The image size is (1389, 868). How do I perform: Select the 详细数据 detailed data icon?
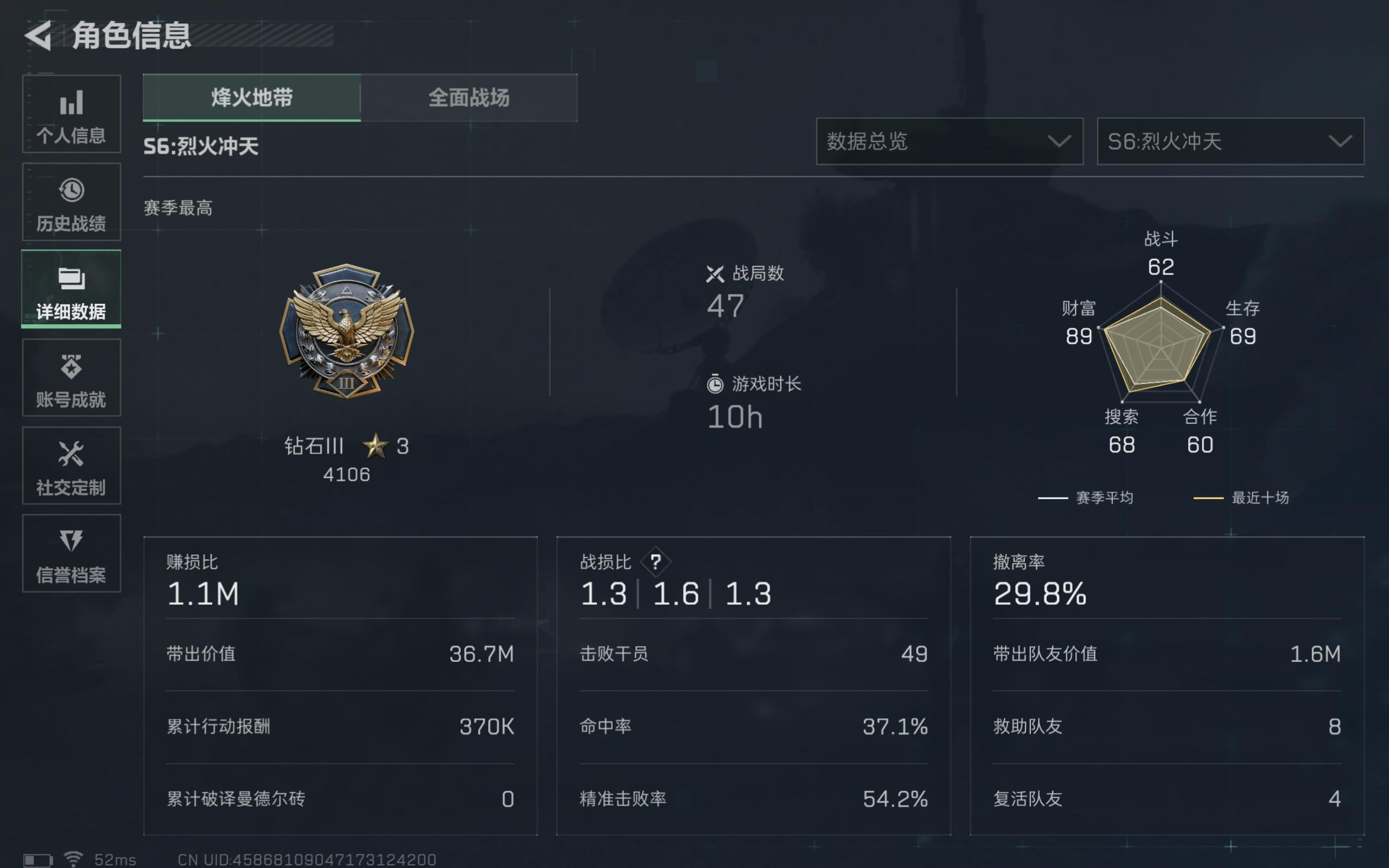point(71,290)
